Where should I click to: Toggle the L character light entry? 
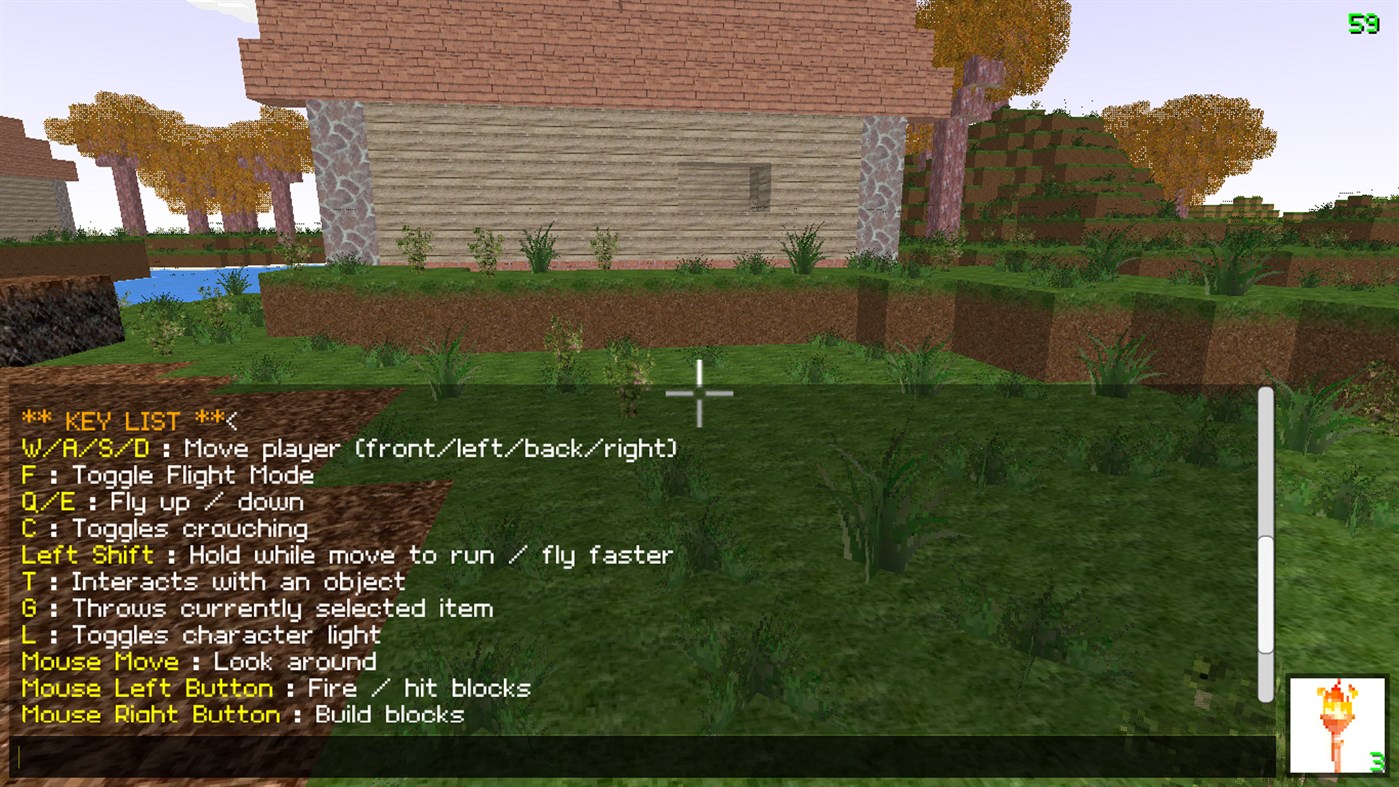200,634
